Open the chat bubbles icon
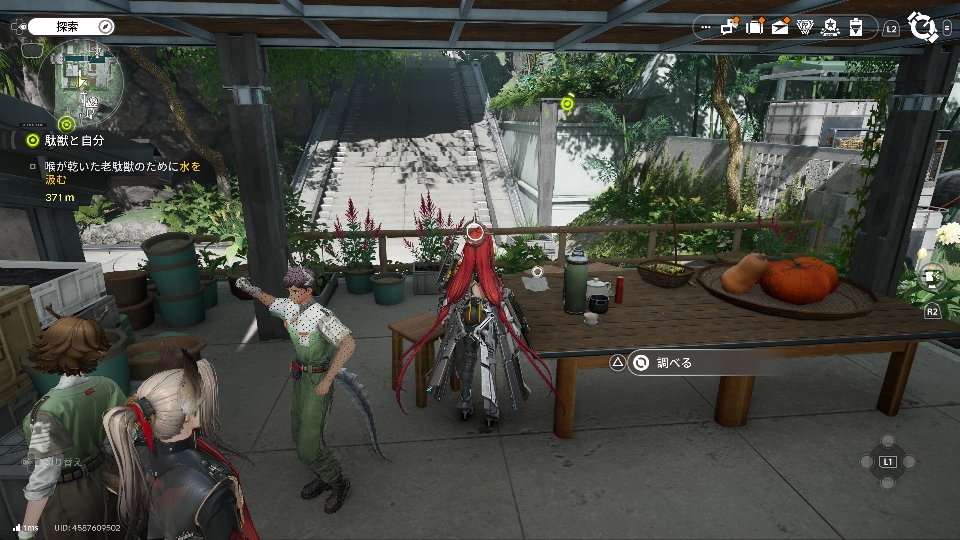The image size is (960, 540). 730,27
